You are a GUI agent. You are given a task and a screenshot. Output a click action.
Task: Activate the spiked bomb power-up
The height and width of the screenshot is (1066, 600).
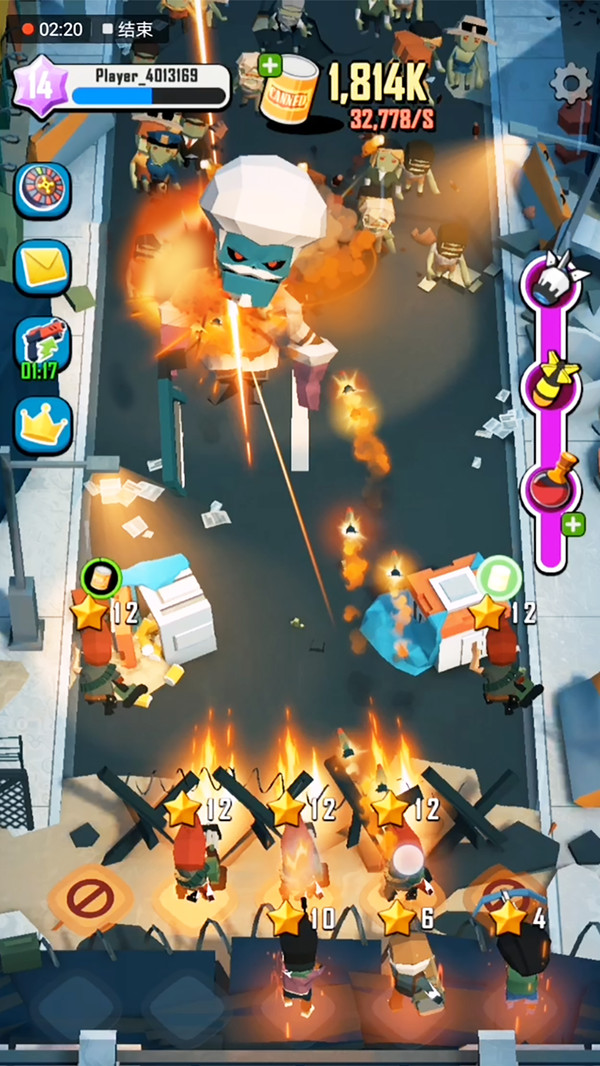pos(550,280)
